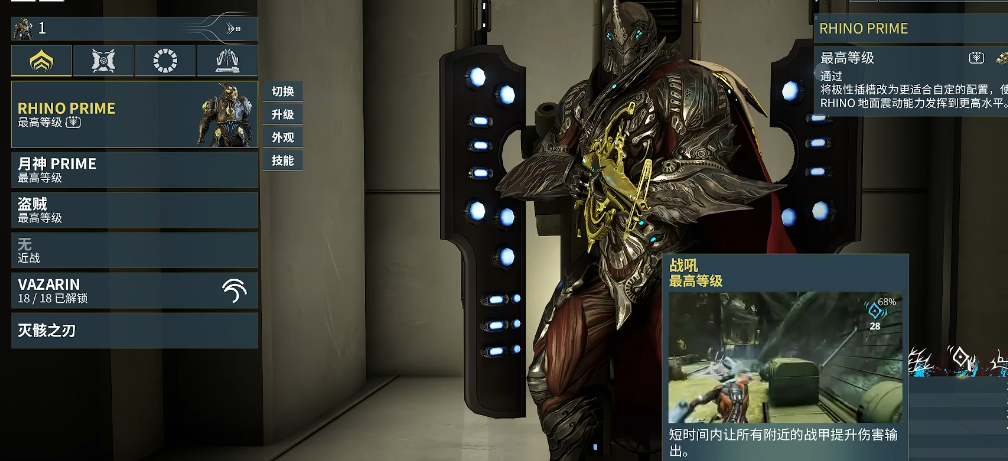The height and width of the screenshot is (461, 1008).
Task: Select the Rhino Prime warframe slot
Action: [x=134, y=115]
